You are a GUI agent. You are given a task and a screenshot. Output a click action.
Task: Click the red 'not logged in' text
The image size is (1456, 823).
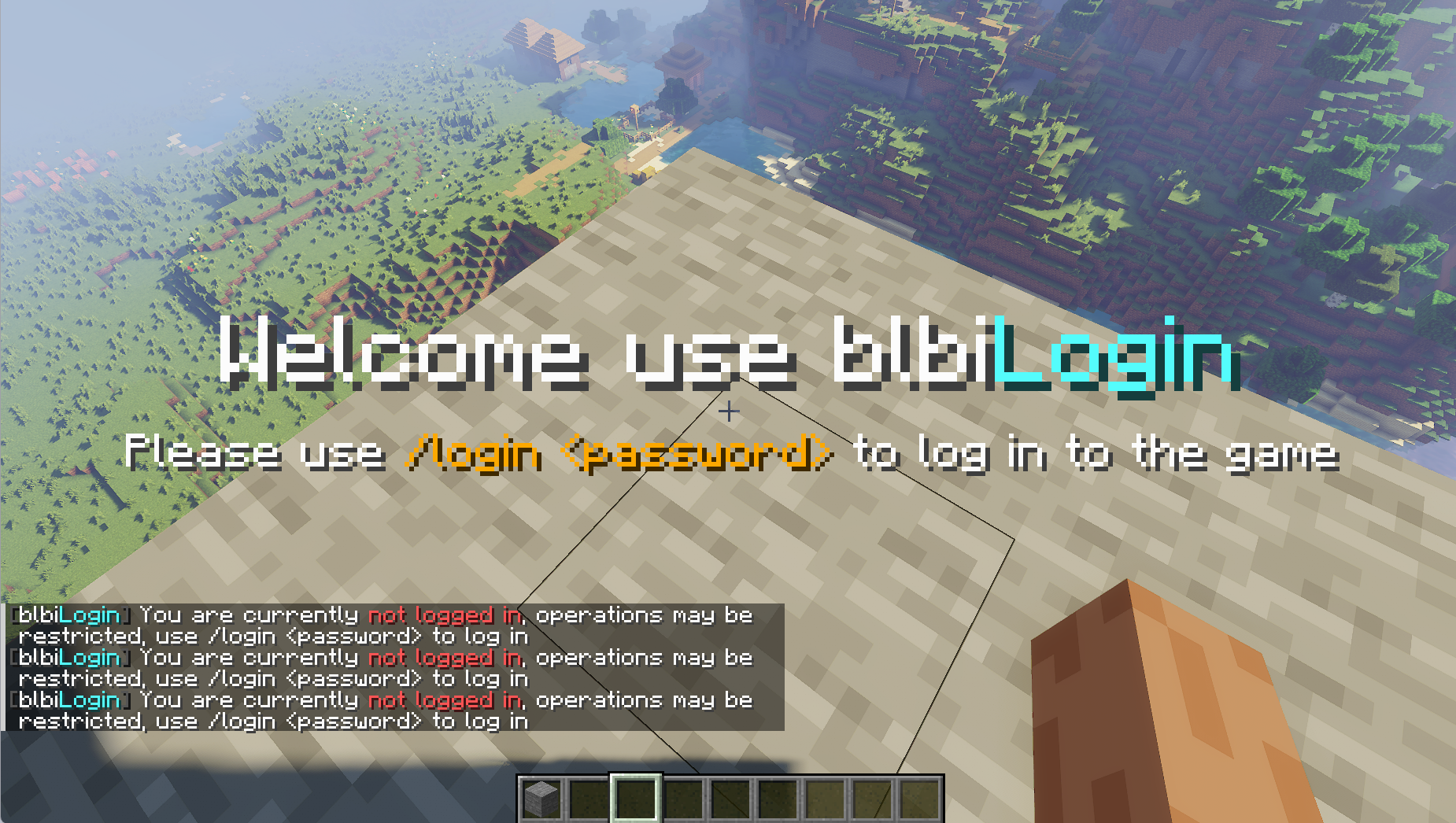pos(445,615)
